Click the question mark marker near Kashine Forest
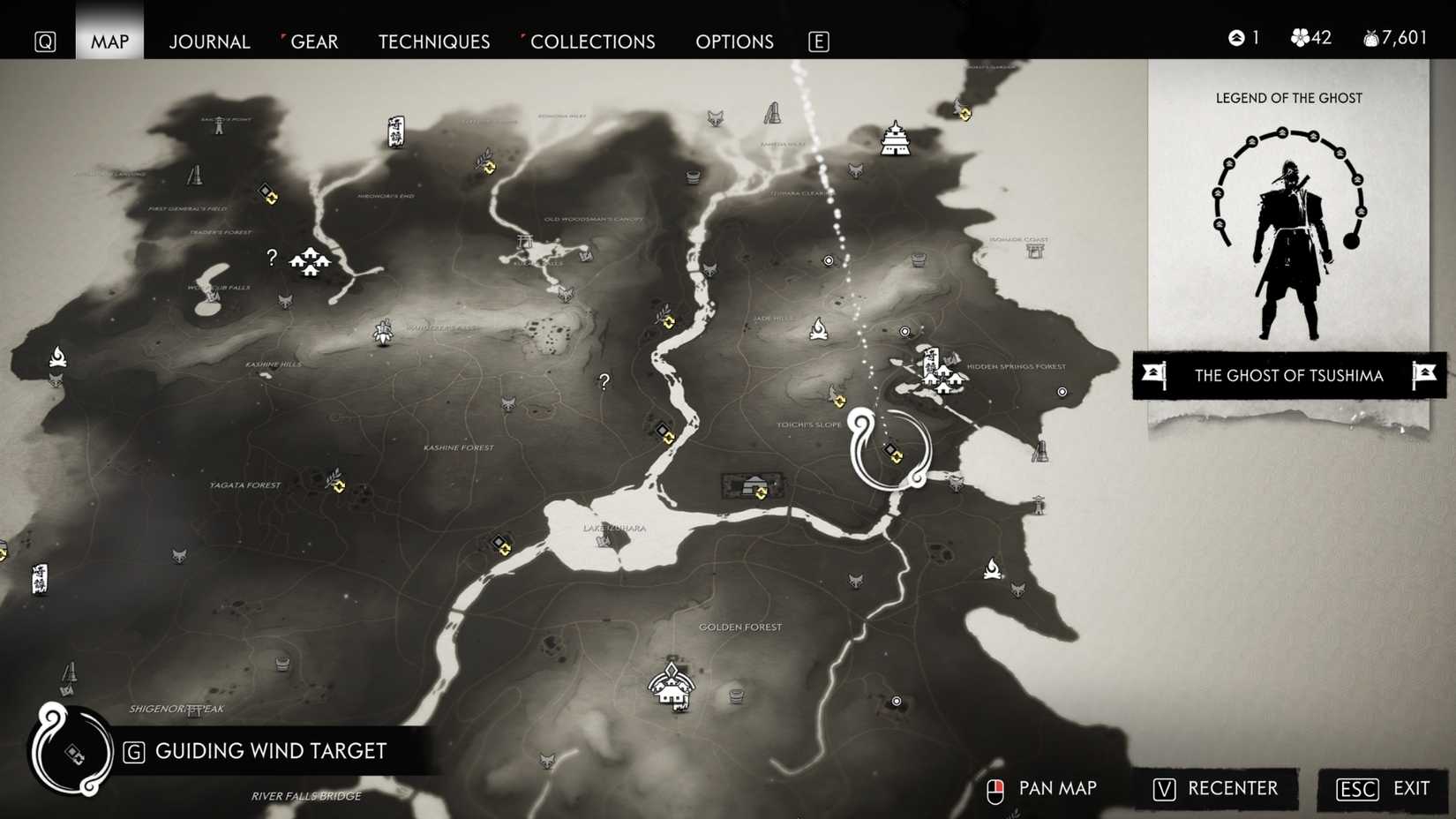 [604, 381]
